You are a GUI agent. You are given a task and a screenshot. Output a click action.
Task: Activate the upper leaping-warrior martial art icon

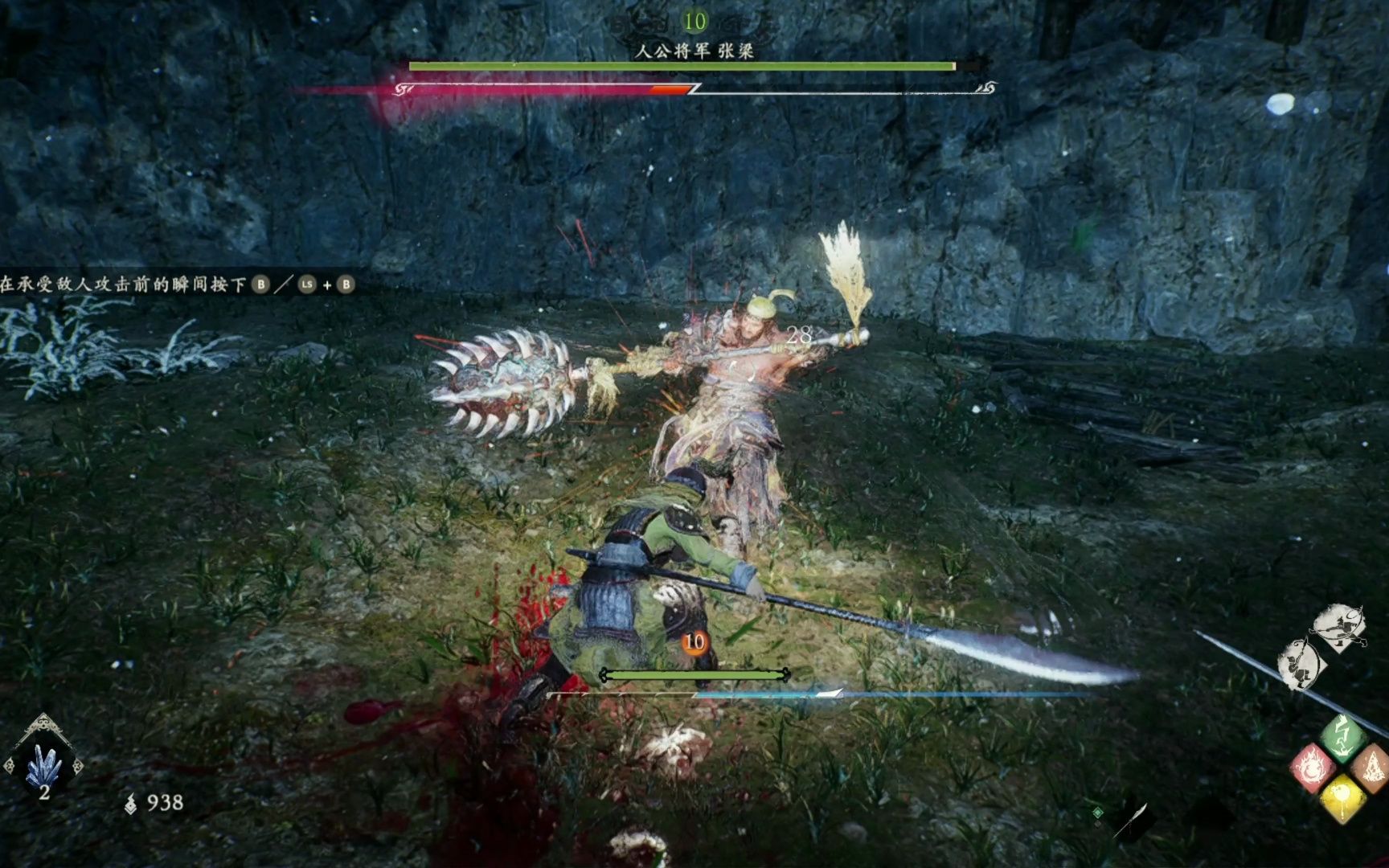[x=1338, y=627]
